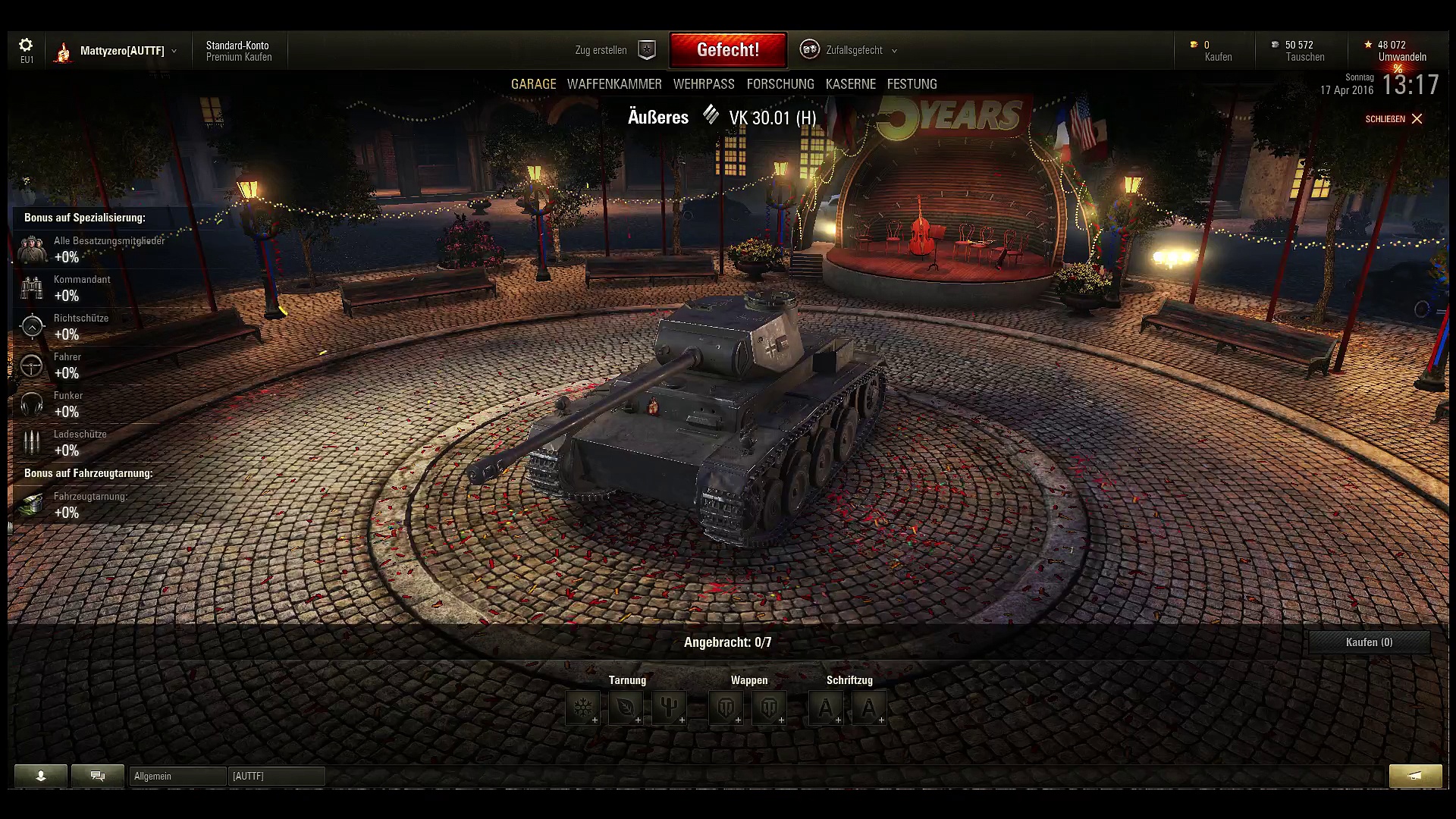The image size is (1456, 819).
Task: Switch to the Garage tab
Action: pos(533,84)
